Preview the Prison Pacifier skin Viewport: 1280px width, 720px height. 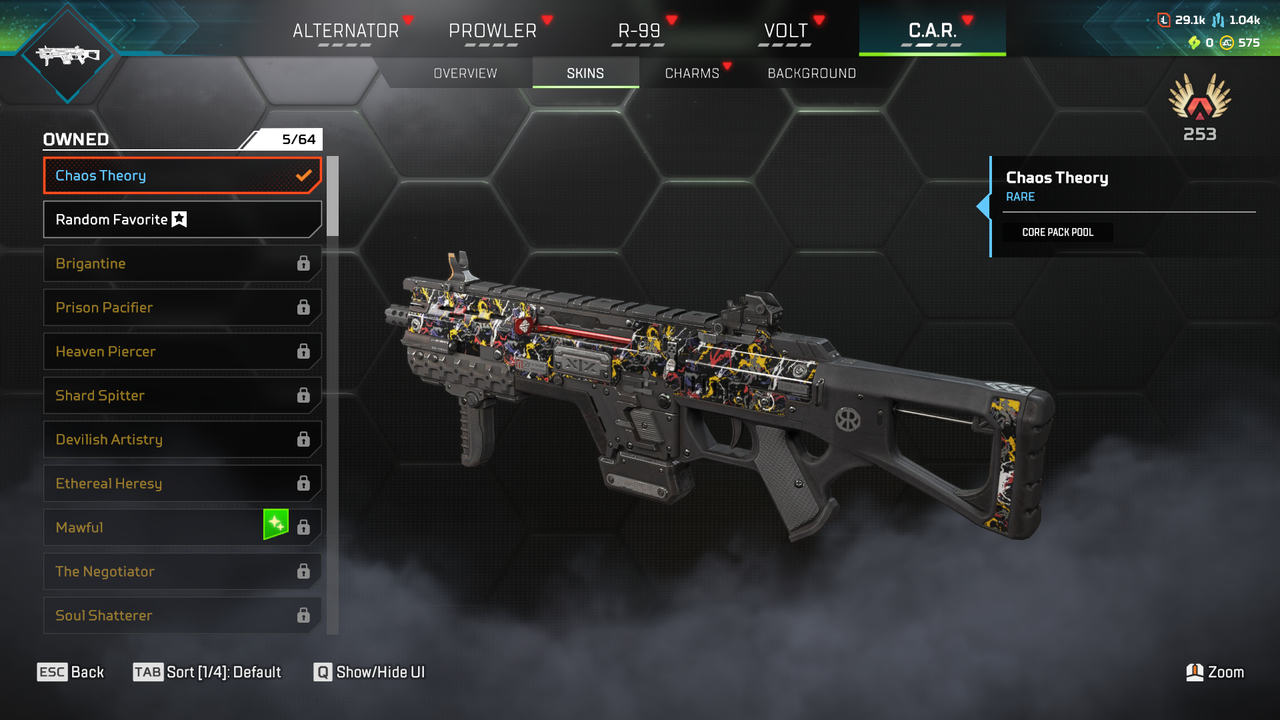pyautogui.click(x=182, y=308)
